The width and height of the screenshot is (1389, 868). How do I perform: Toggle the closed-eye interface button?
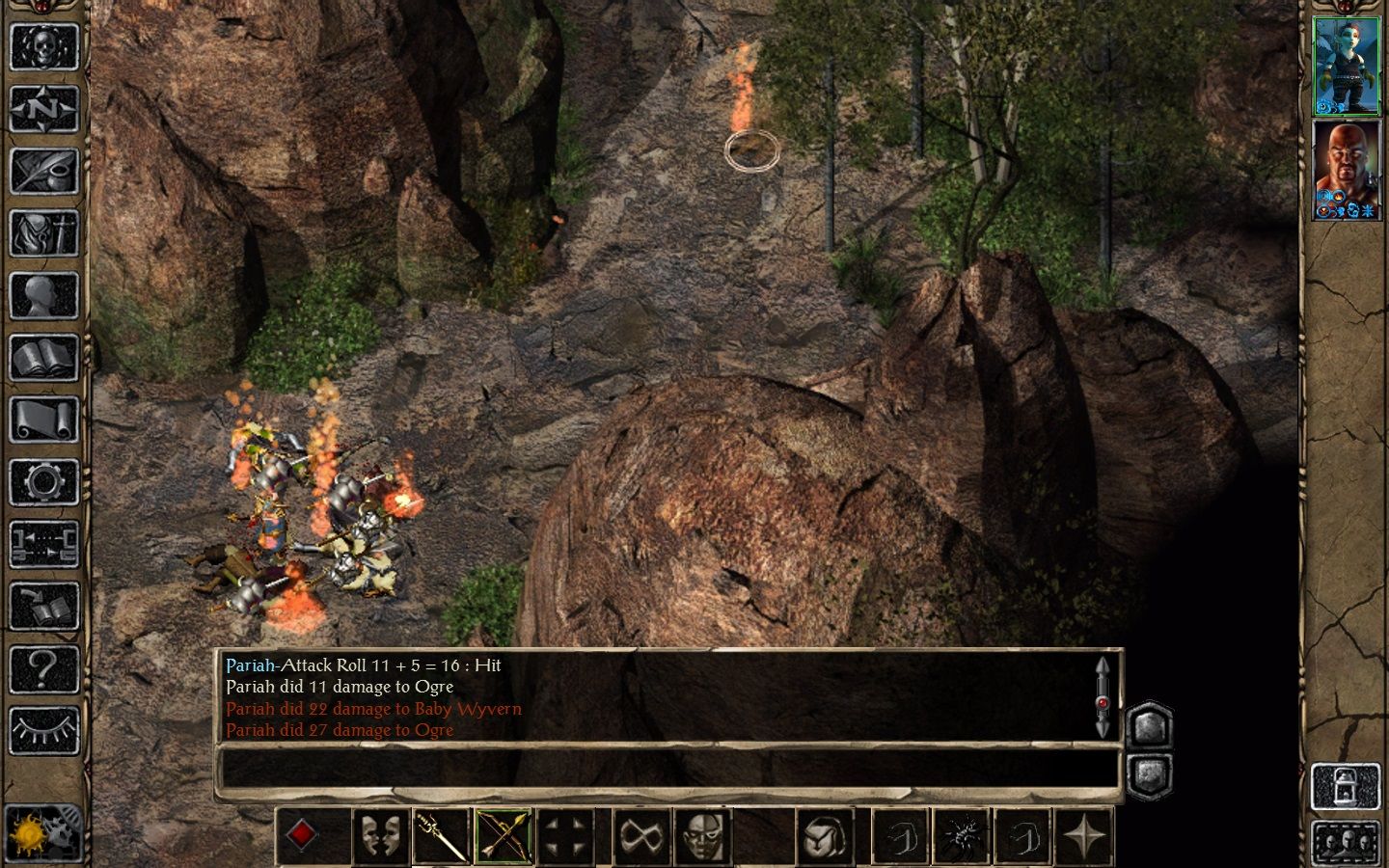coord(43,730)
